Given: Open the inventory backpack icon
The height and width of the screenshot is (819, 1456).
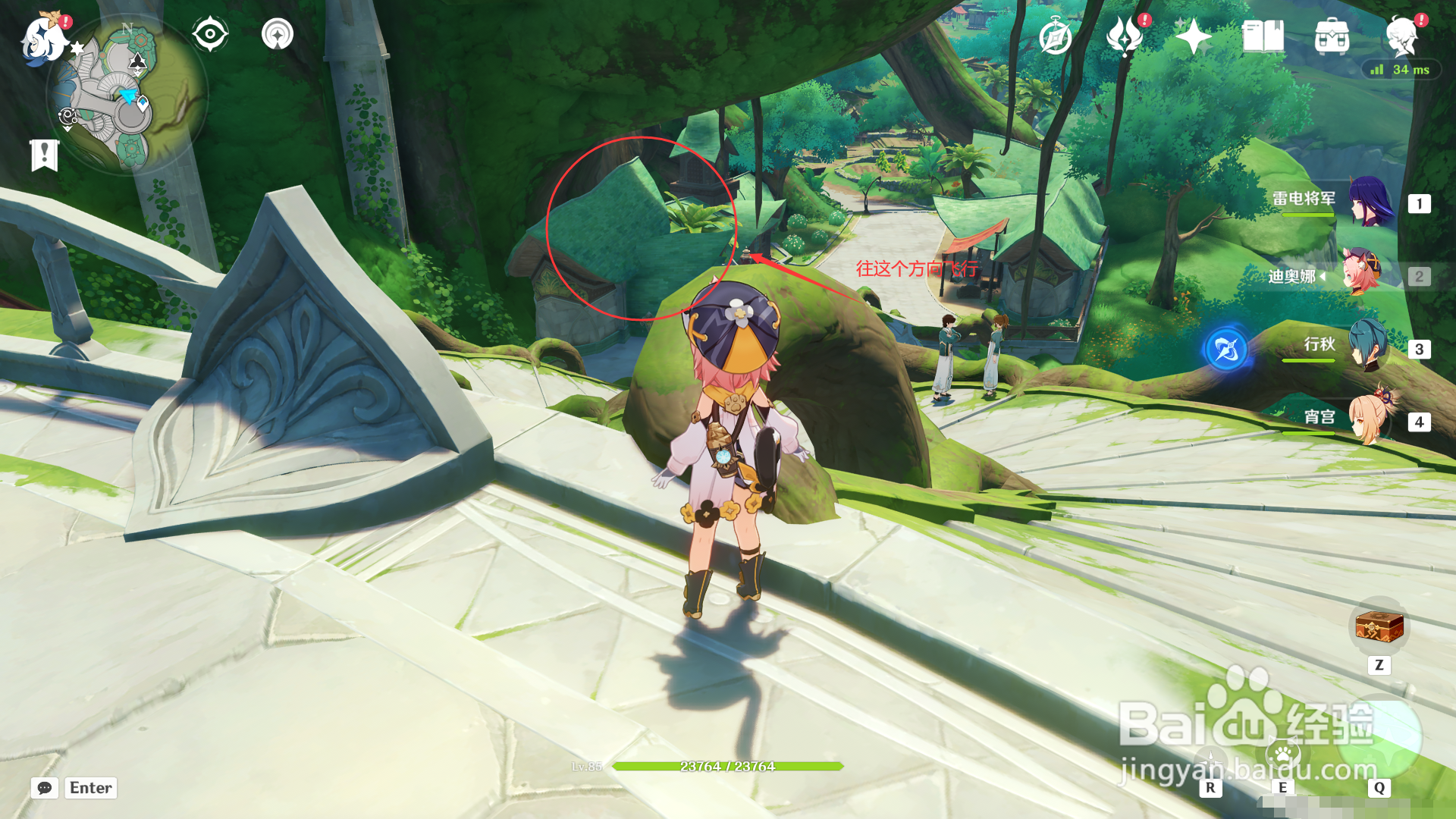Looking at the screenshot, I should (1332, 36).
